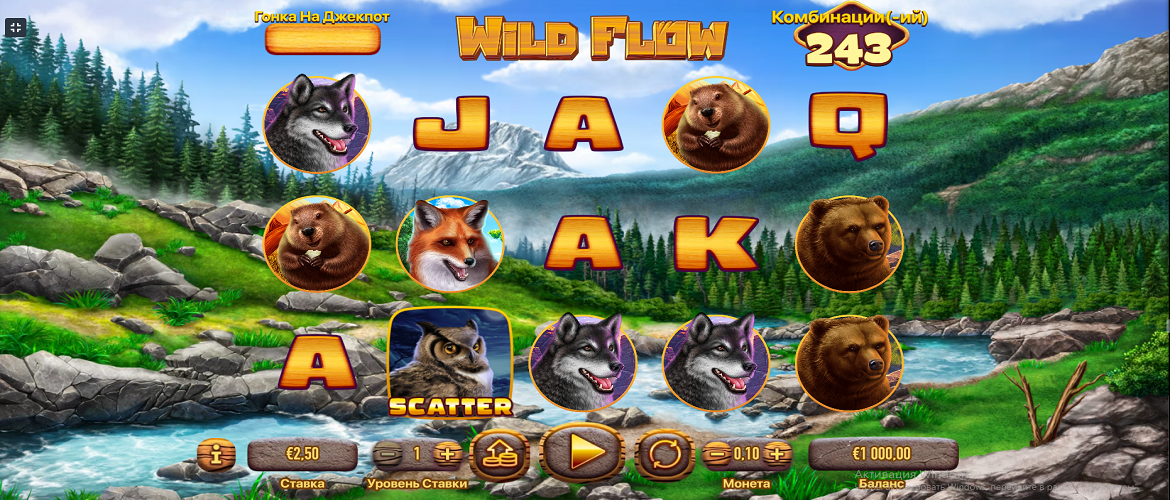This screenshot has height=500, width=1170.
Task: Raise the coin value (Монета)
Action: [x=777, y=454]
